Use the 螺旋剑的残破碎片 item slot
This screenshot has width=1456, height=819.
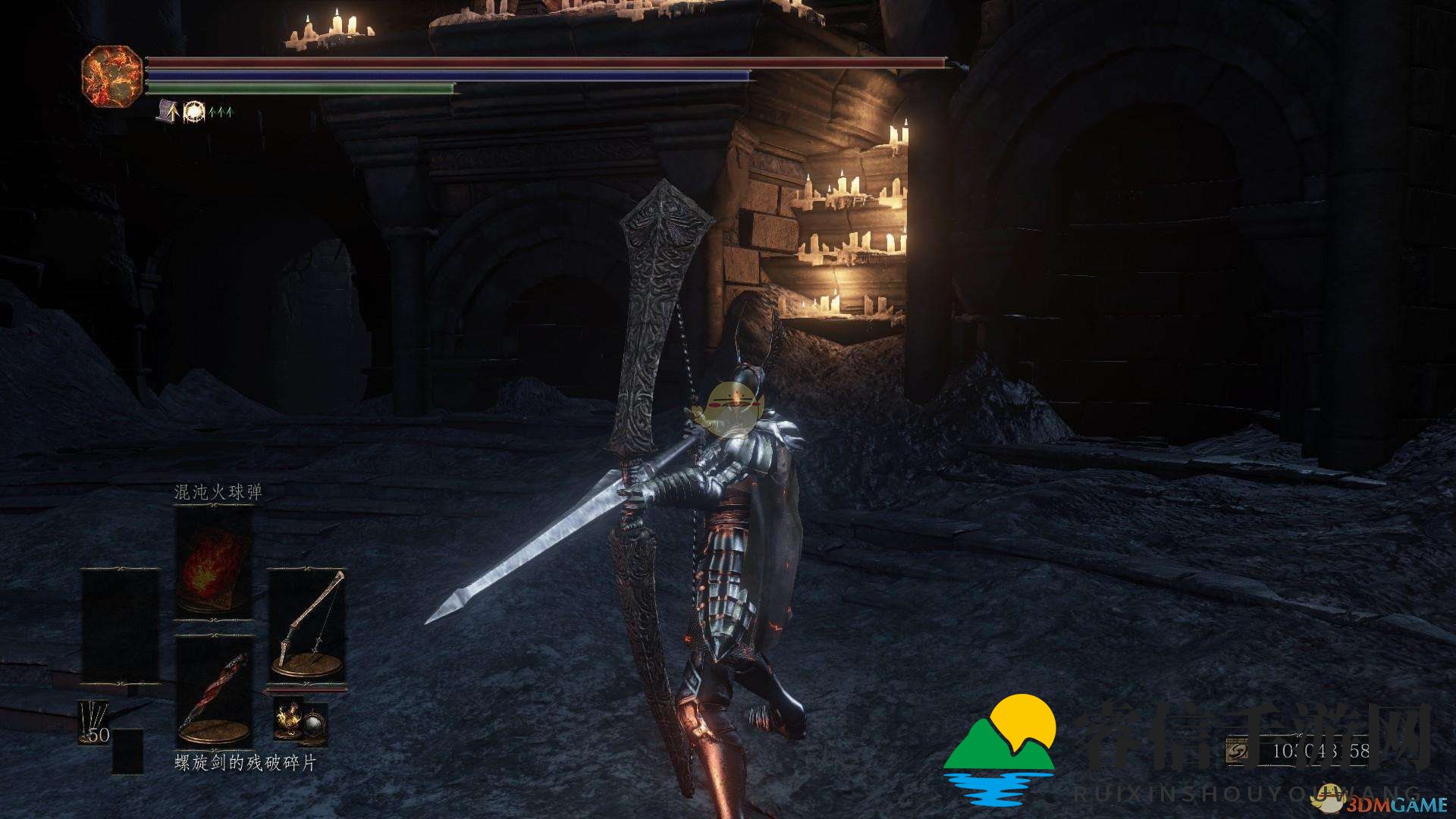click(214, 692)
